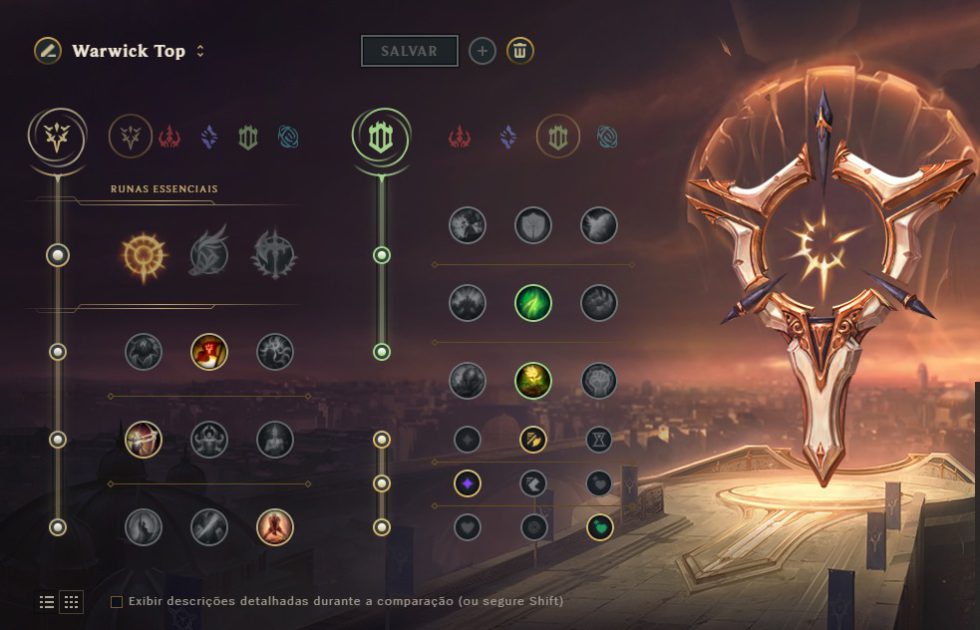This screenshot has width=980, height=630.
Task: Delete this rune page with the trash icon
Action: [519, 51]
